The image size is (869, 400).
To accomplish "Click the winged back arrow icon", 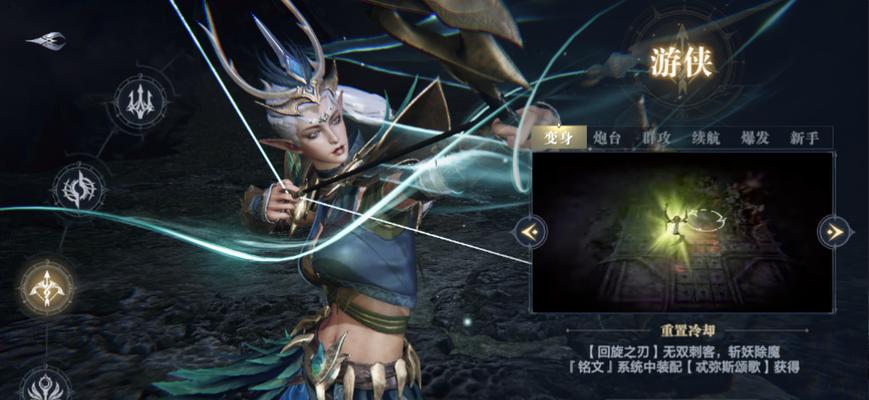I will coord(47,40).
